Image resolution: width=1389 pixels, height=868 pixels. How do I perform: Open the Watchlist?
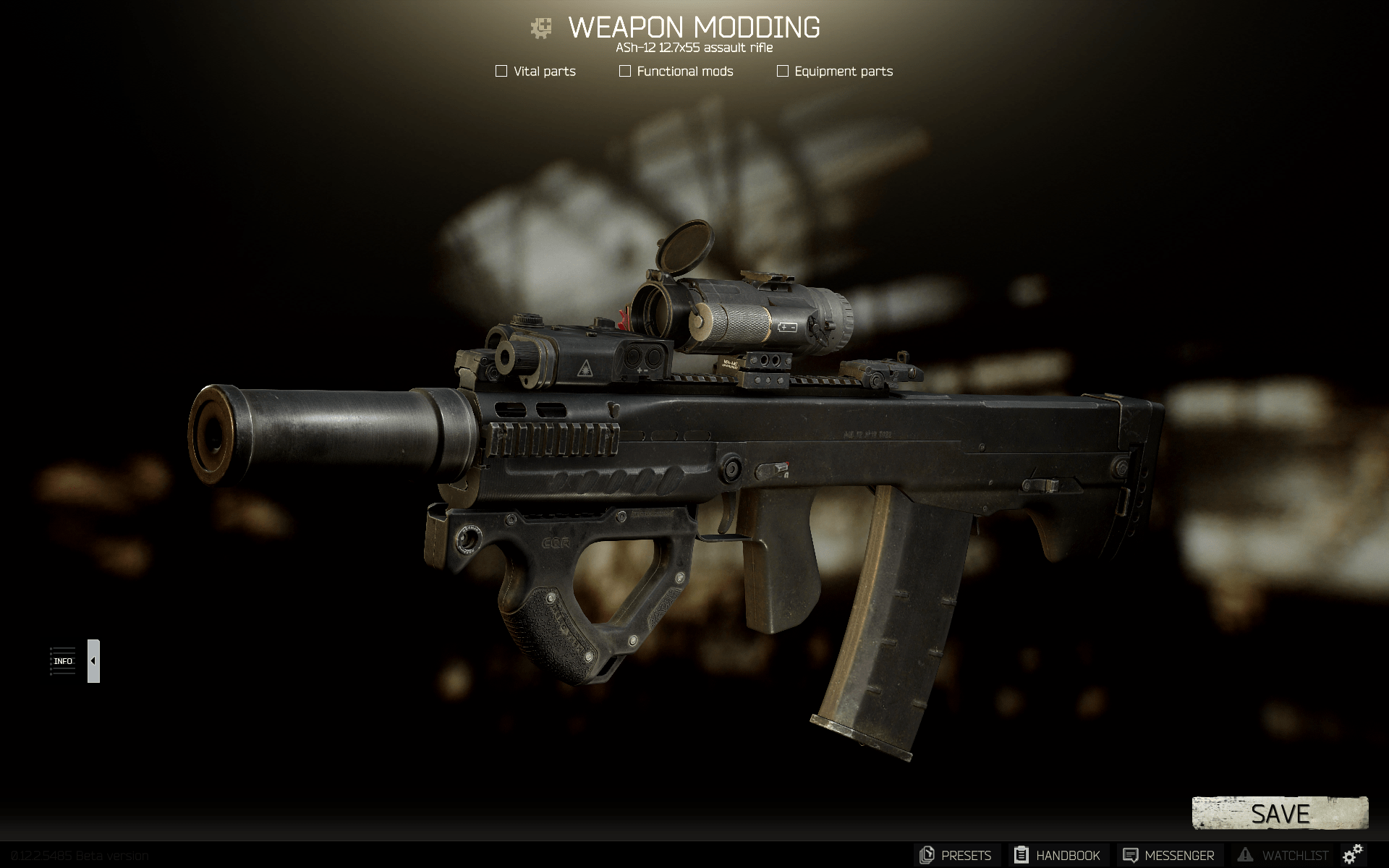pyautogui.click(x=1283, y=855)
